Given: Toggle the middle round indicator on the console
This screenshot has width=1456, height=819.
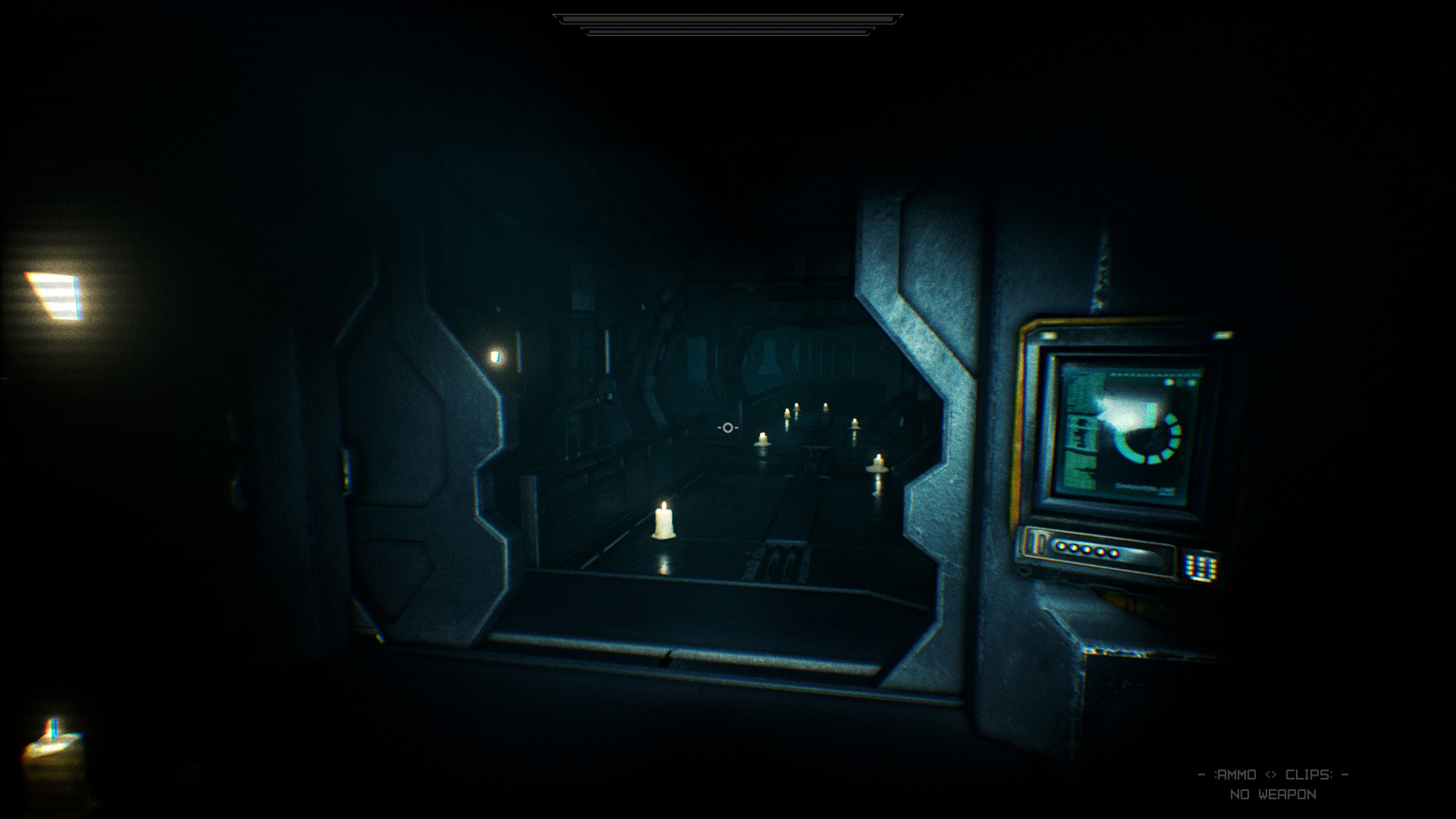Looking at the screenshot, I should pyautogui.click(x=1084, y=551).
